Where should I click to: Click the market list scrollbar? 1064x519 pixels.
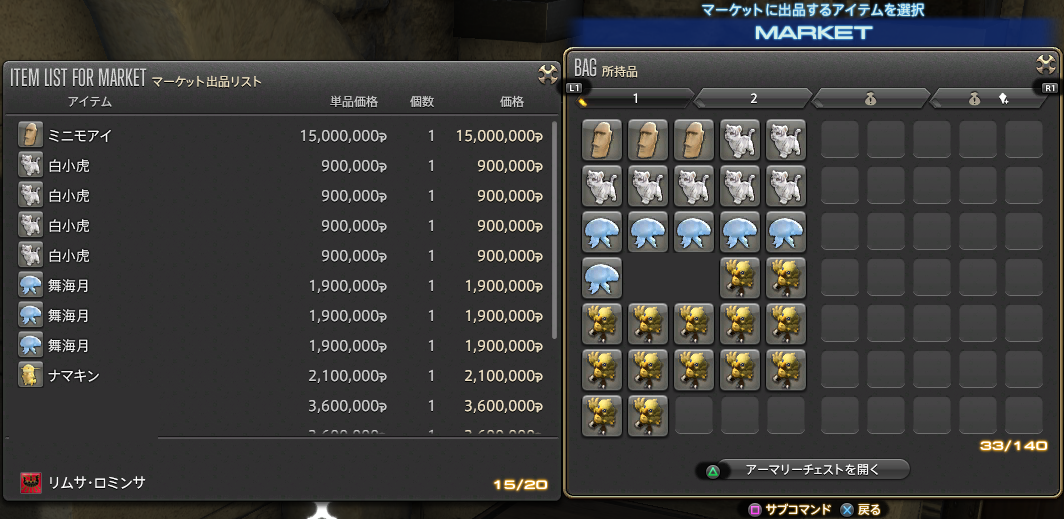click(x=555, y=230)
